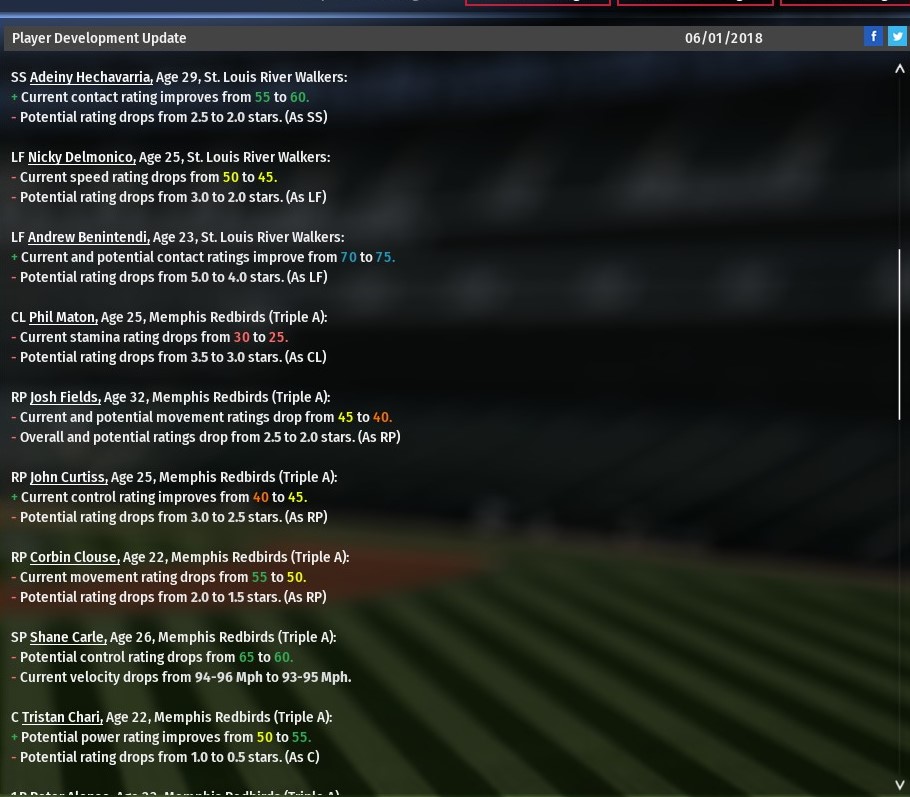
Task: View Nicky Delmonico's player page
Action: pyautogui.click(x=81, y=157)
